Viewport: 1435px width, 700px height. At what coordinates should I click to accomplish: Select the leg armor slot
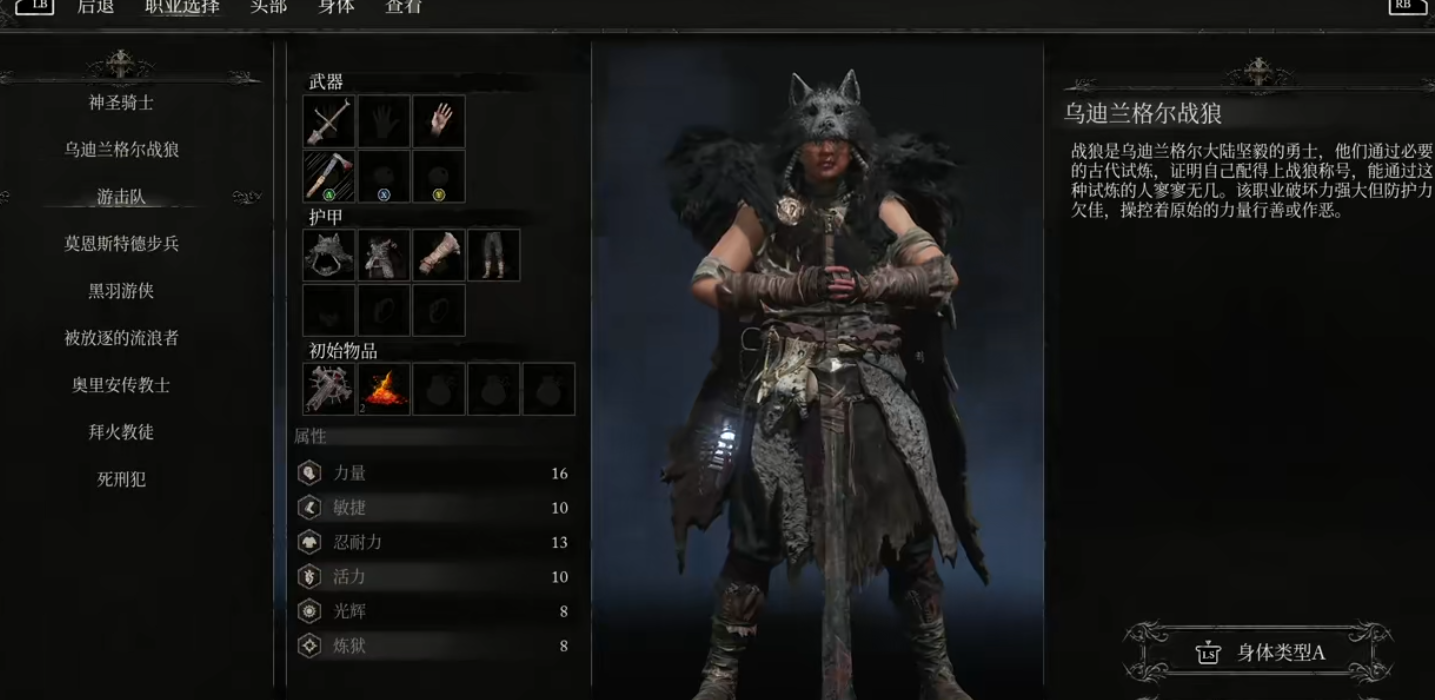pyautogui.click(x=494, y=255)
